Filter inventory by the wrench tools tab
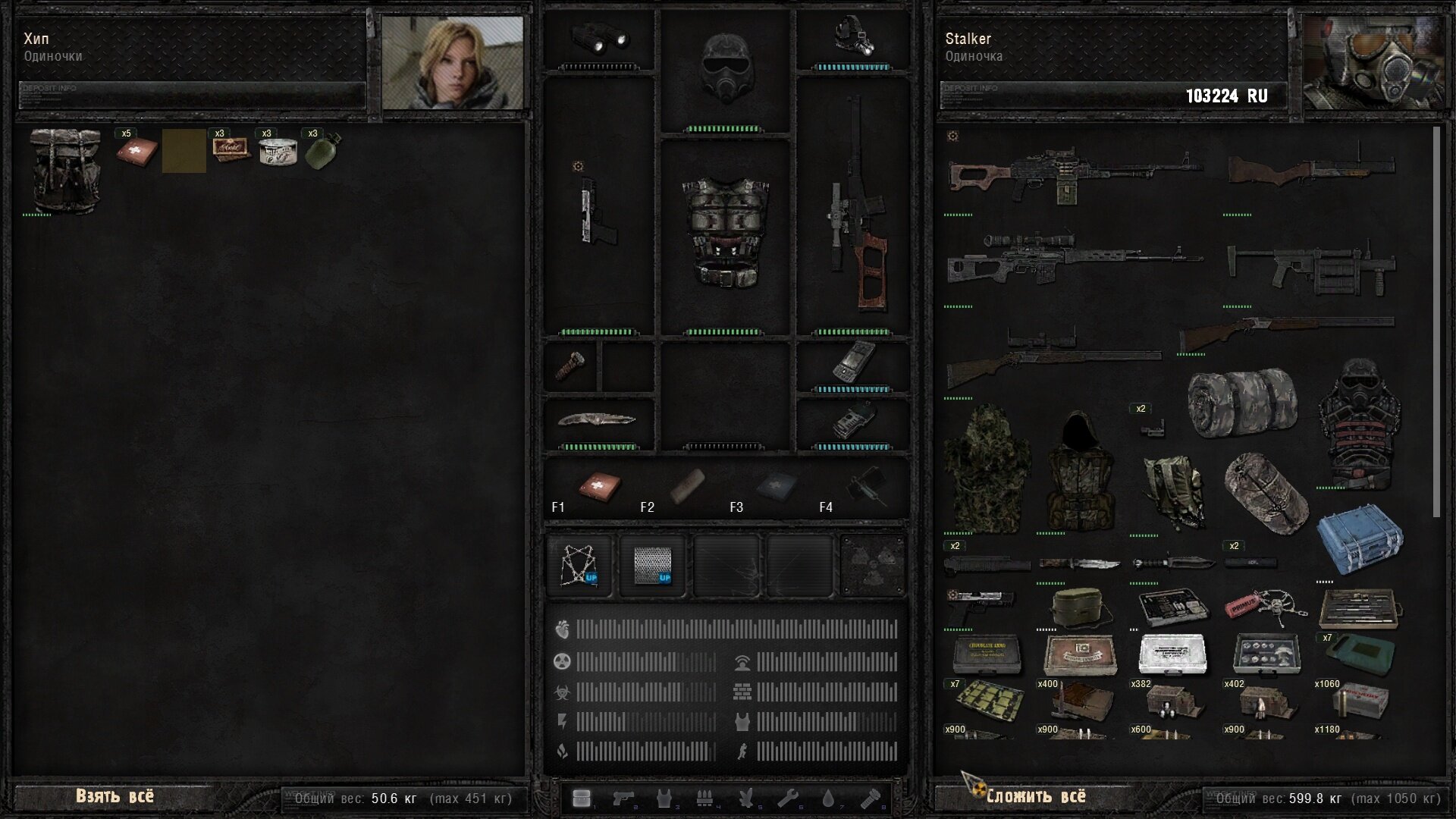 coord(787,799)
